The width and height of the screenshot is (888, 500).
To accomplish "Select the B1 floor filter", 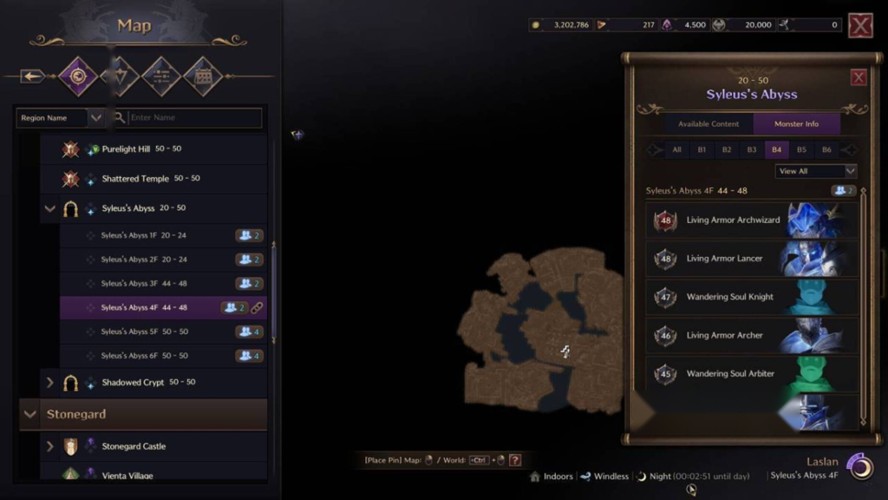I will [702, 150].
